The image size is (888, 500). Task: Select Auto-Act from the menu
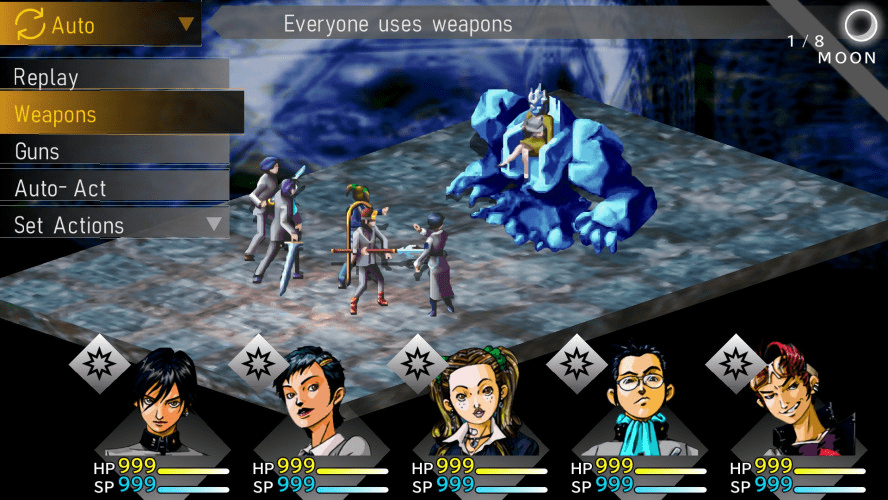tap(115, 188)
